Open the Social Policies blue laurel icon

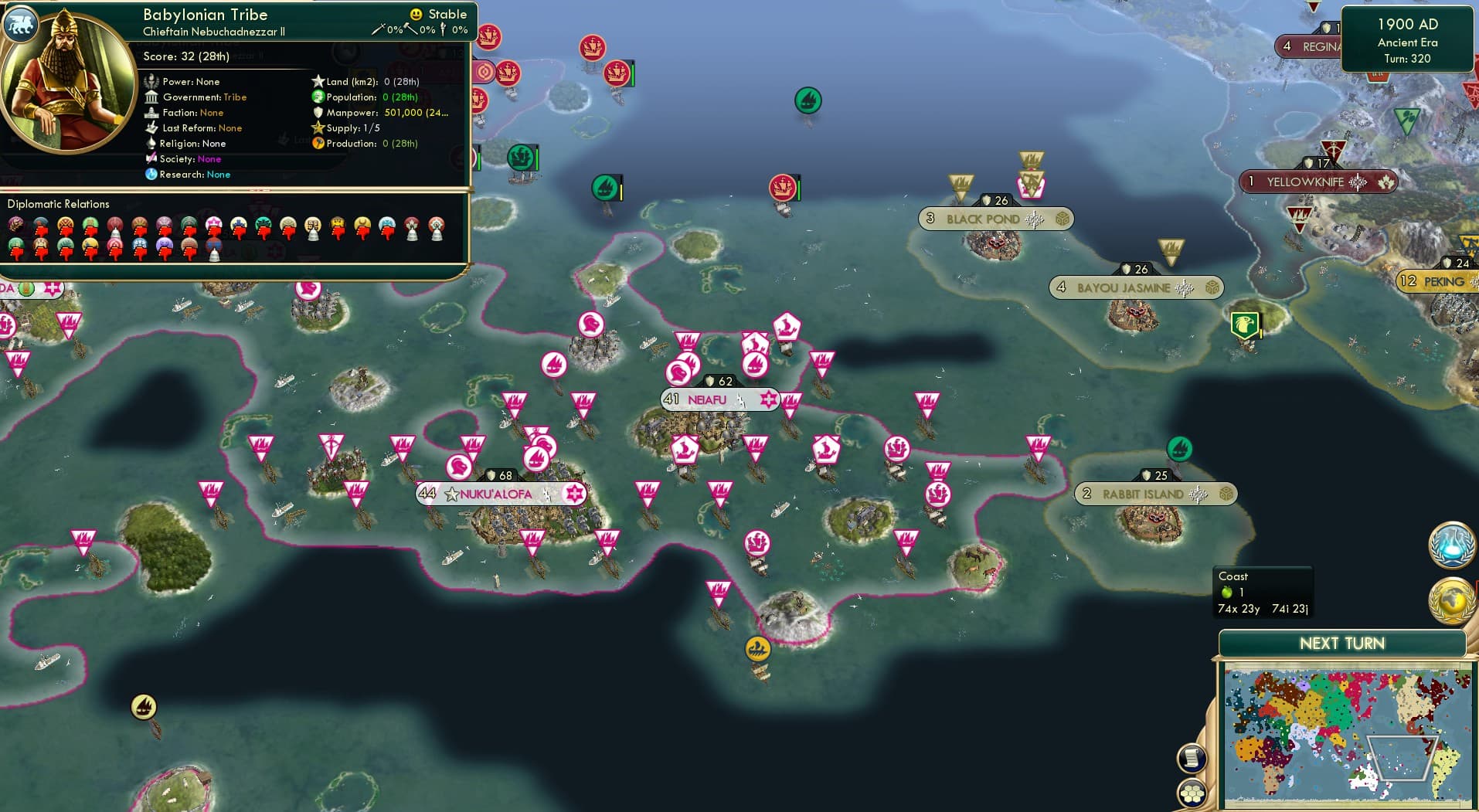[x=1452, y=545]
